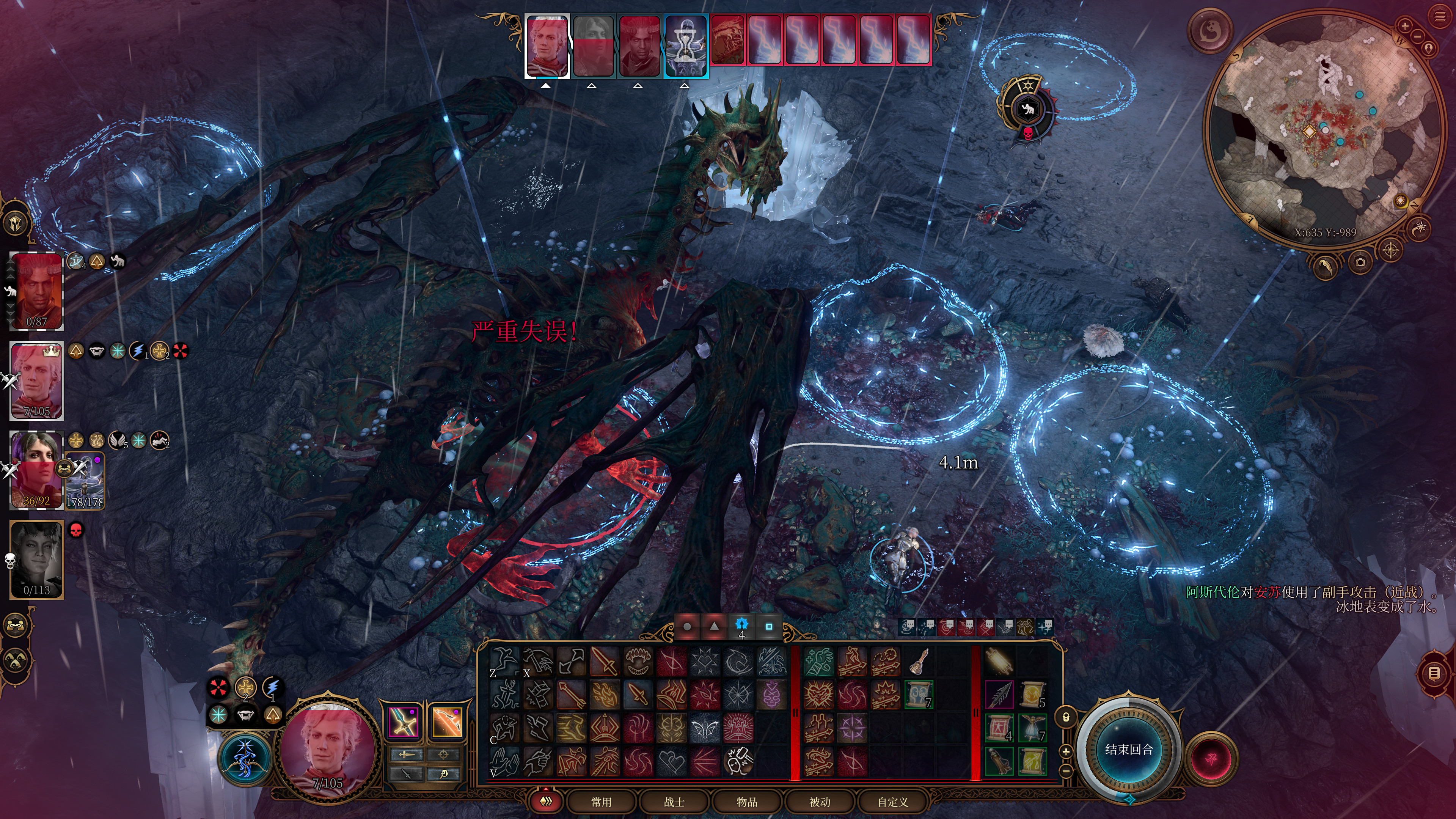The image size is (1456, 819).
Task: Open the 战士 hotbar tab
Action: pos(674,802)
